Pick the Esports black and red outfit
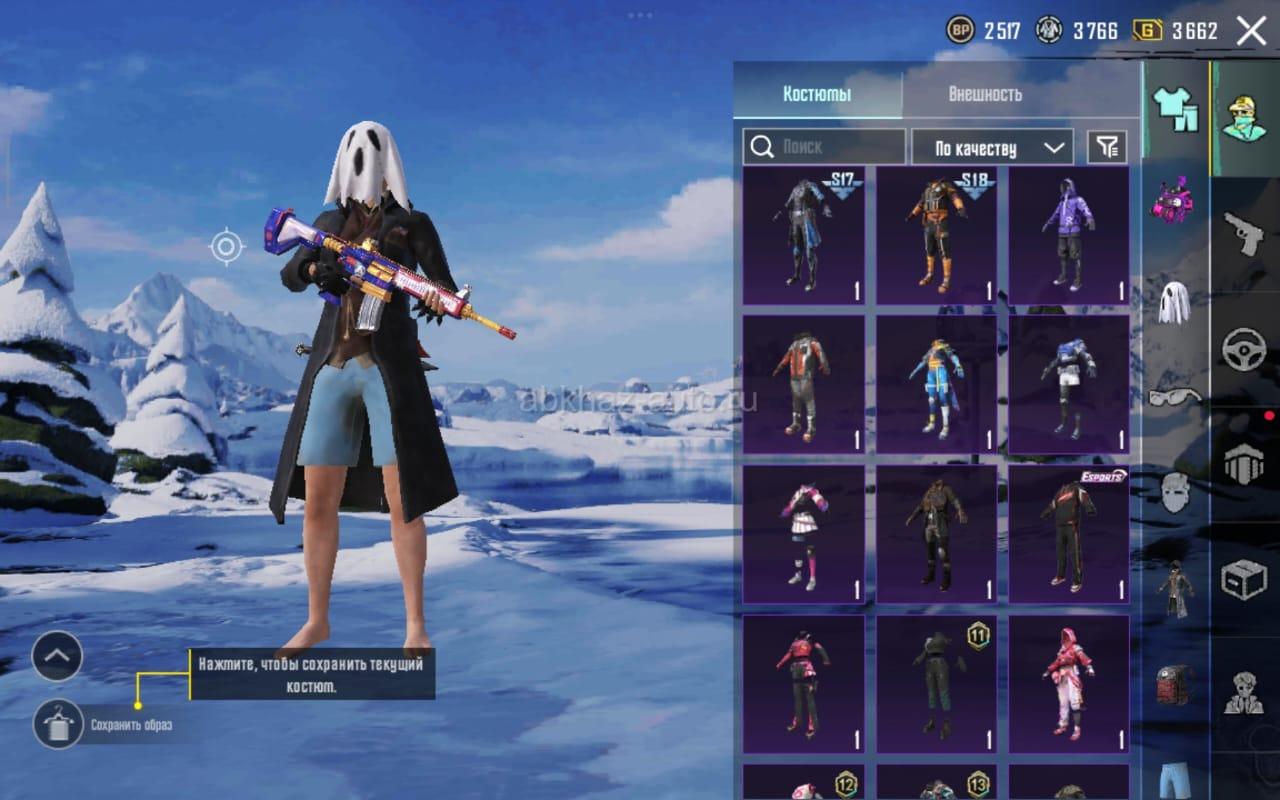 tap(1068, 534)
